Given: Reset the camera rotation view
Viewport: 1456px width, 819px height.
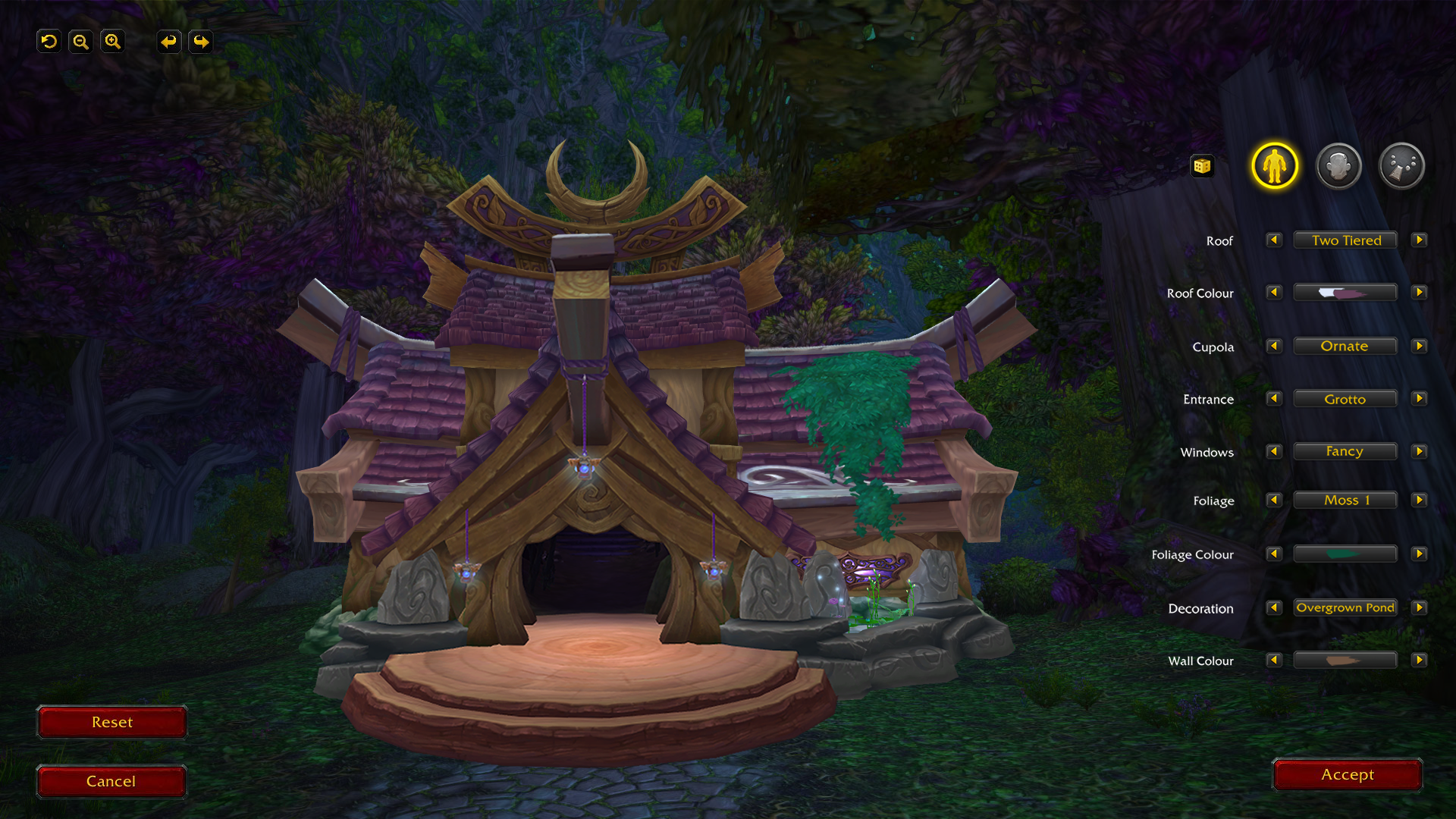Looking at the screenshot, I should 49,42.
